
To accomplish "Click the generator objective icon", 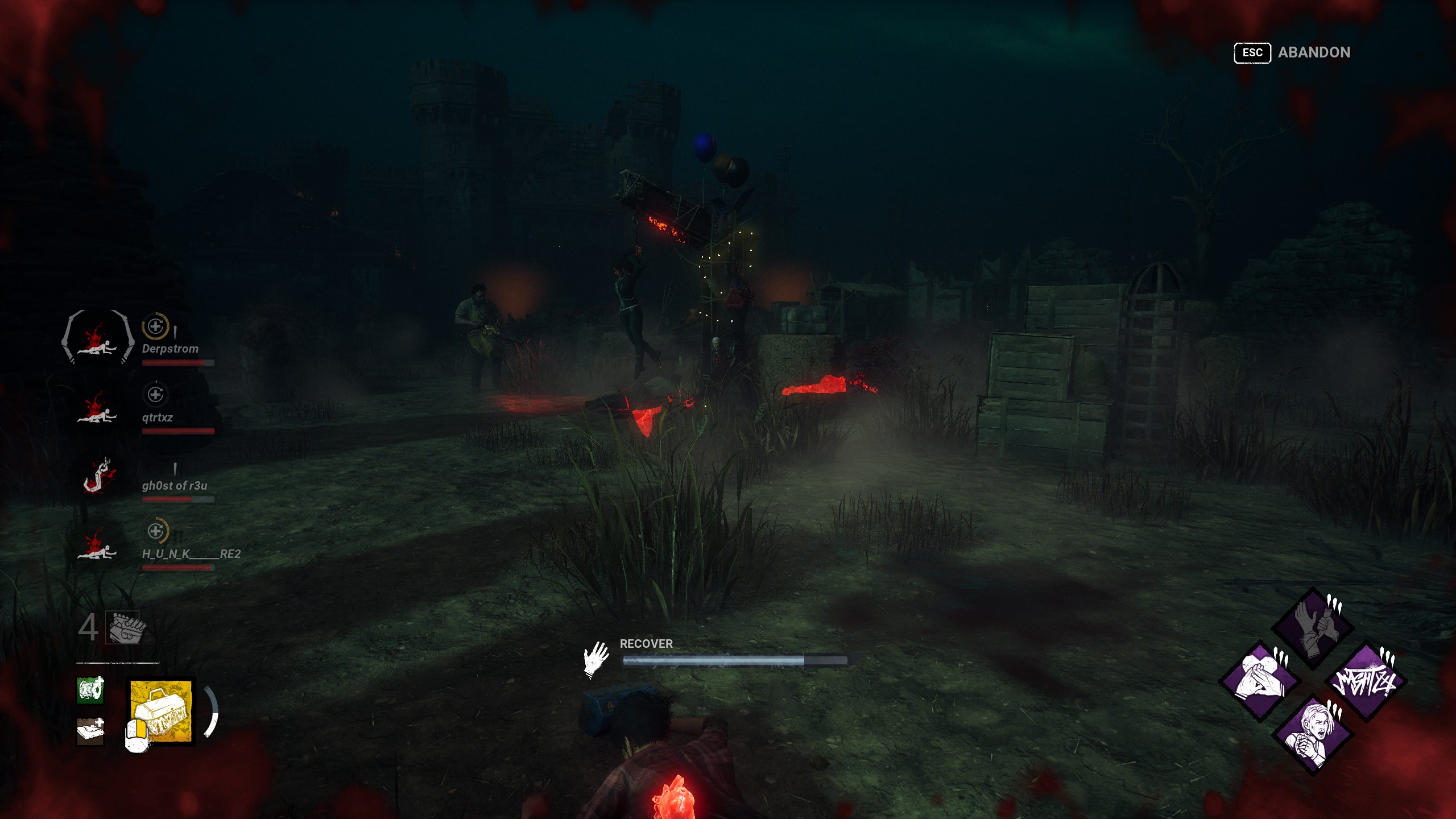I will click(x=126, y=628).
